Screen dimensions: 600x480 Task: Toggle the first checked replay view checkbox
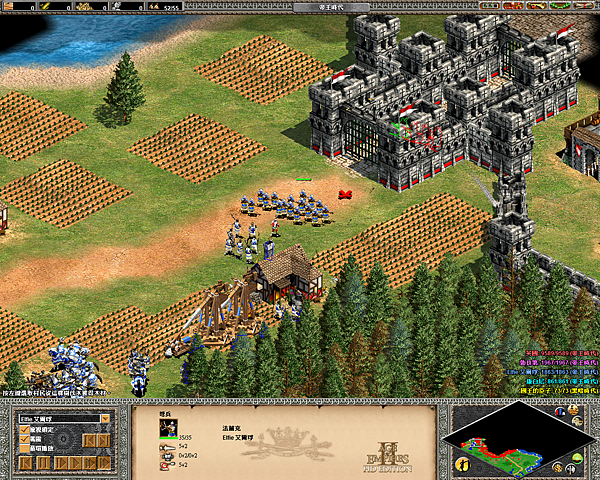pos(24,428)
